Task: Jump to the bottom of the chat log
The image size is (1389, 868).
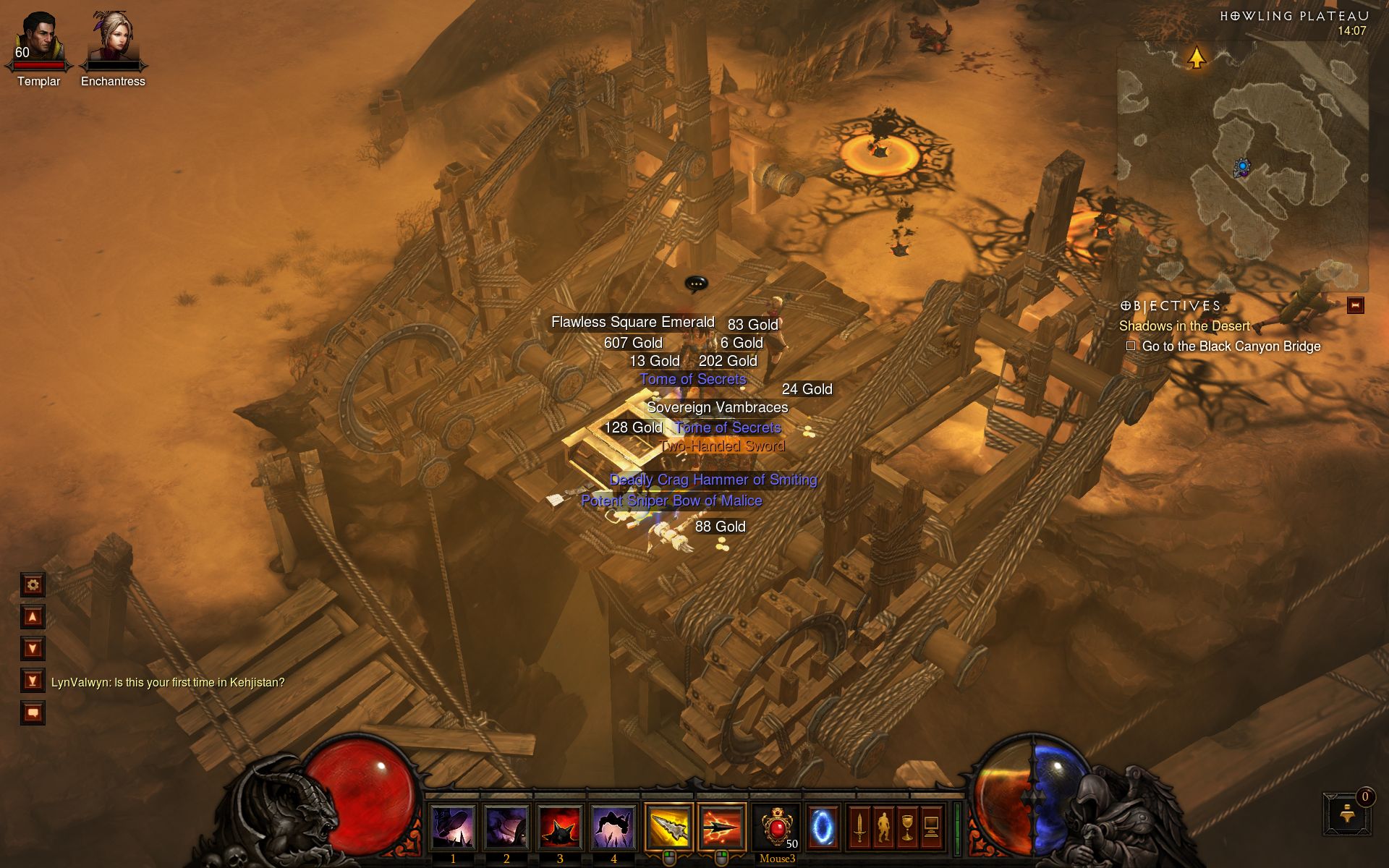Action: pos(33,681)
